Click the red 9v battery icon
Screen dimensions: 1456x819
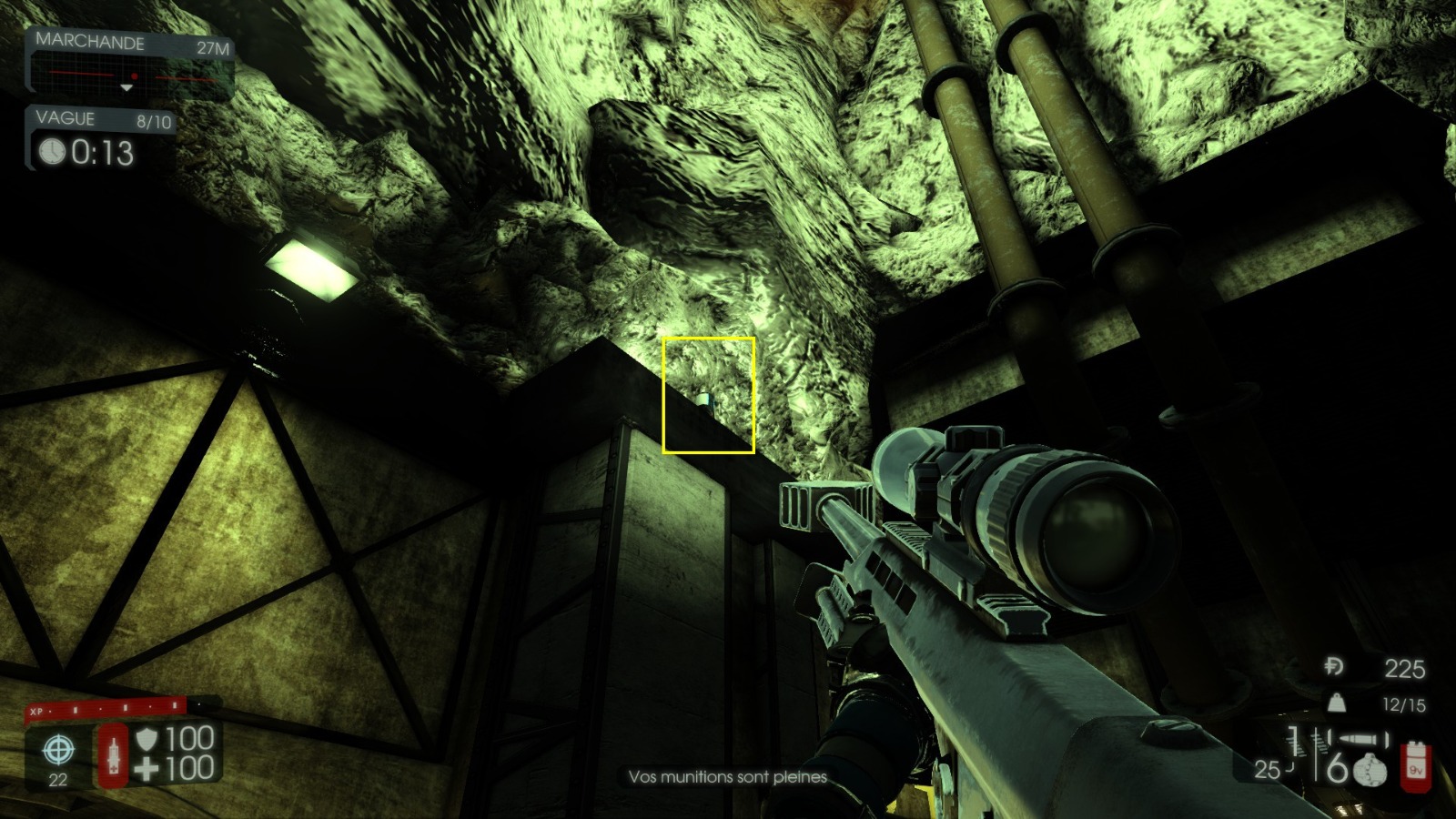tap(1416, 769)
